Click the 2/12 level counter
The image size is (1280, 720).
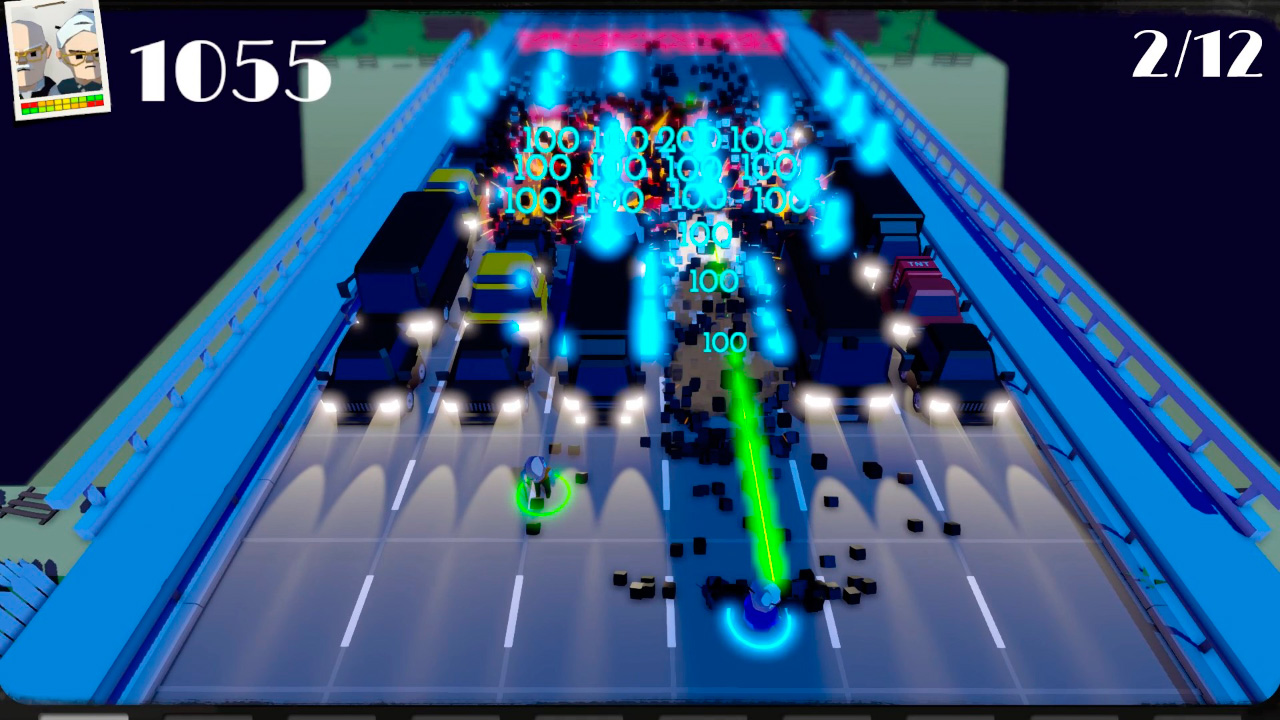click(x=1197, y=55)
